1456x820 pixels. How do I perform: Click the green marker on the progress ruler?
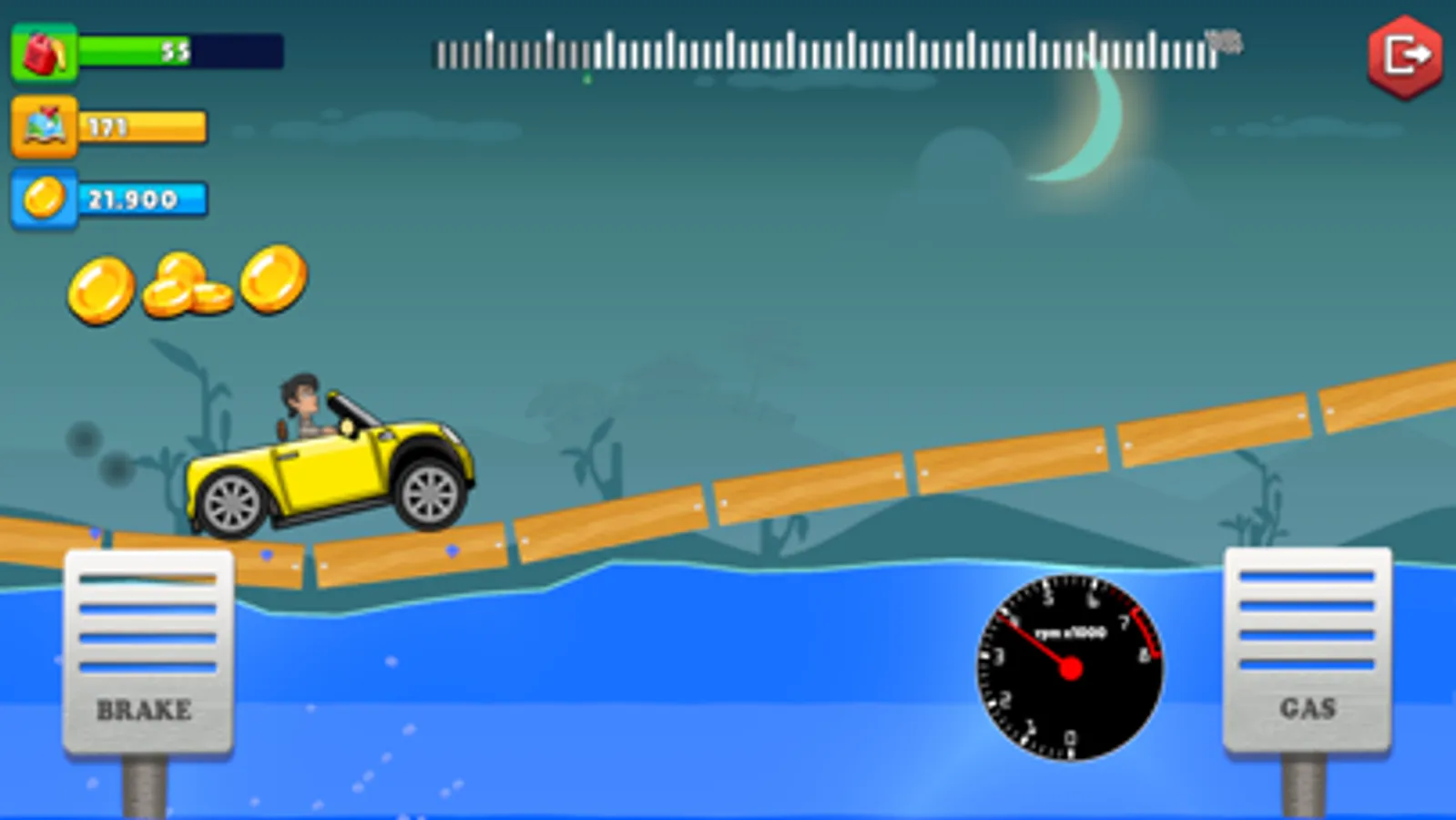click(586, 79)
